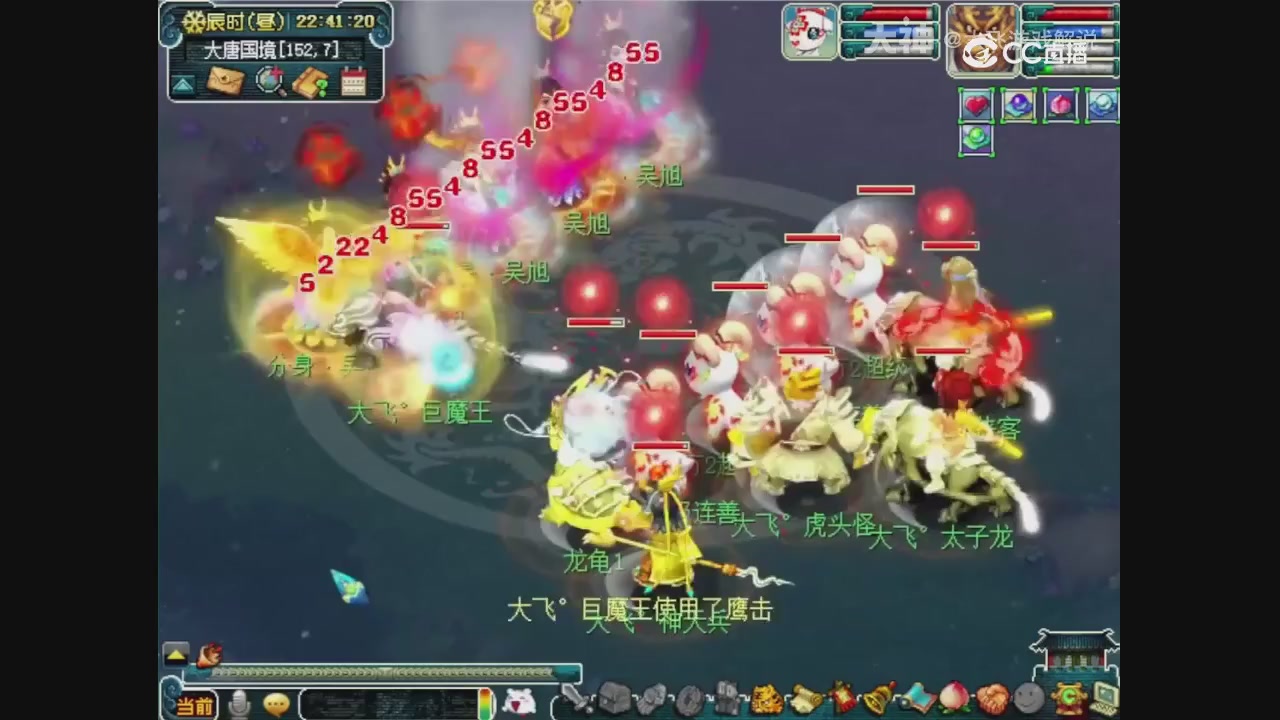
Task: Toggle the microphone voice icon next to 当前
Action: point(237,704)
